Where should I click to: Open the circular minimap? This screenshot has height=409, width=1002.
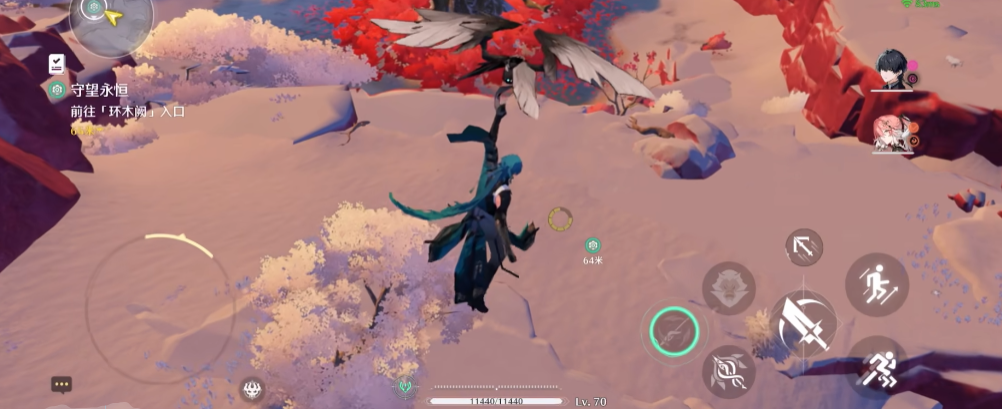(x=112, y=20)
